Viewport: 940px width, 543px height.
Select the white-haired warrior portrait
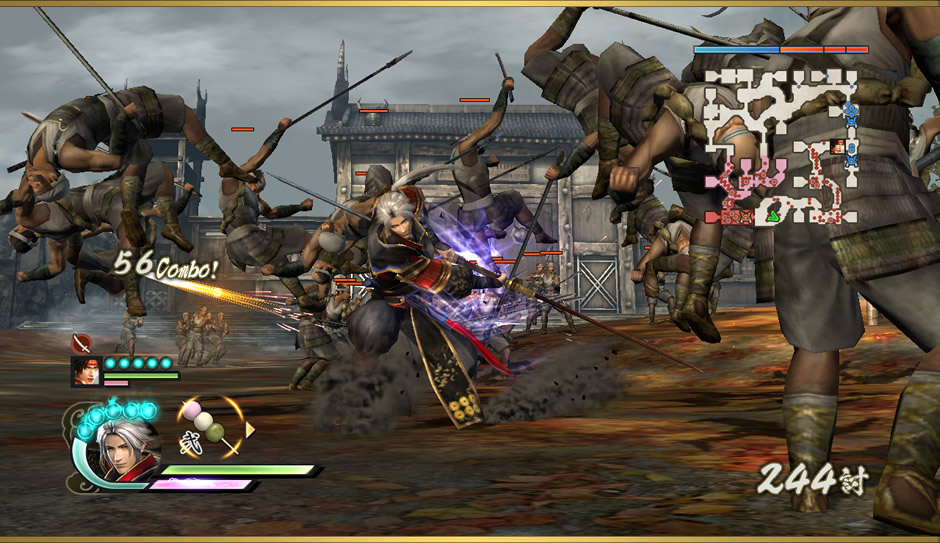coord(127,449)
